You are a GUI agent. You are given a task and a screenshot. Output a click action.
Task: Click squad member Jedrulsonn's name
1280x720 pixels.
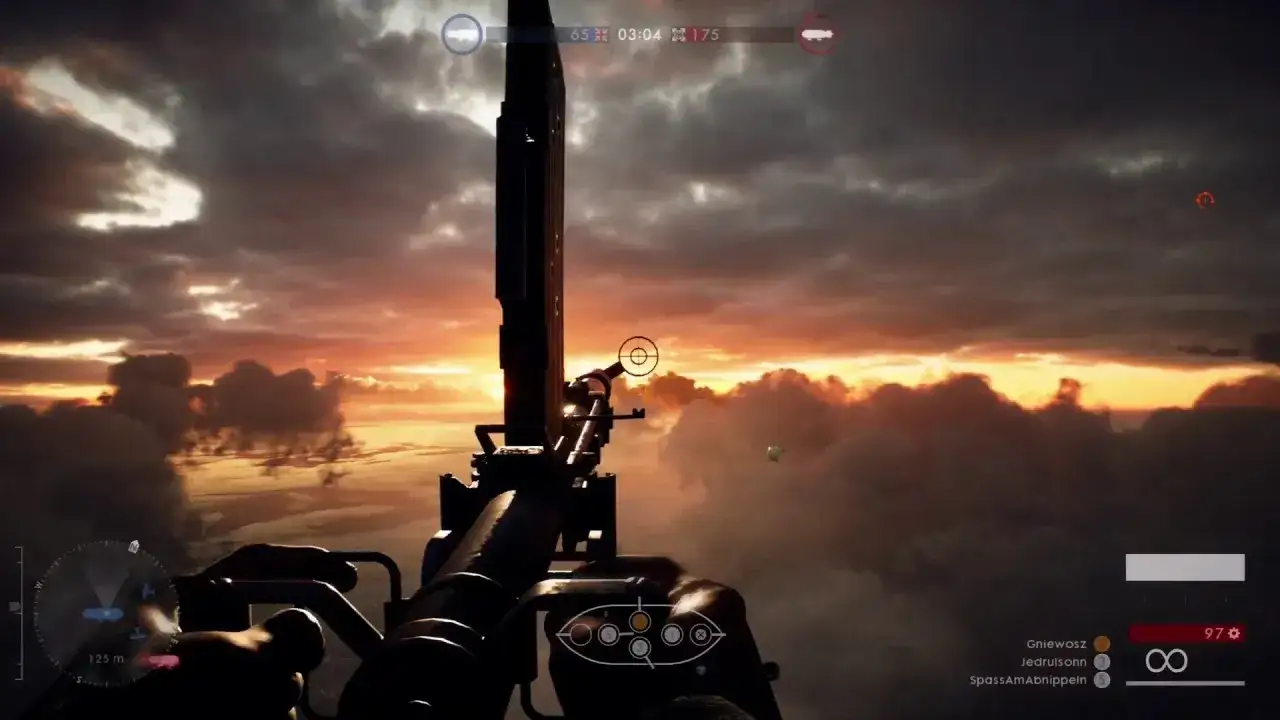(x=1055, y=660)
